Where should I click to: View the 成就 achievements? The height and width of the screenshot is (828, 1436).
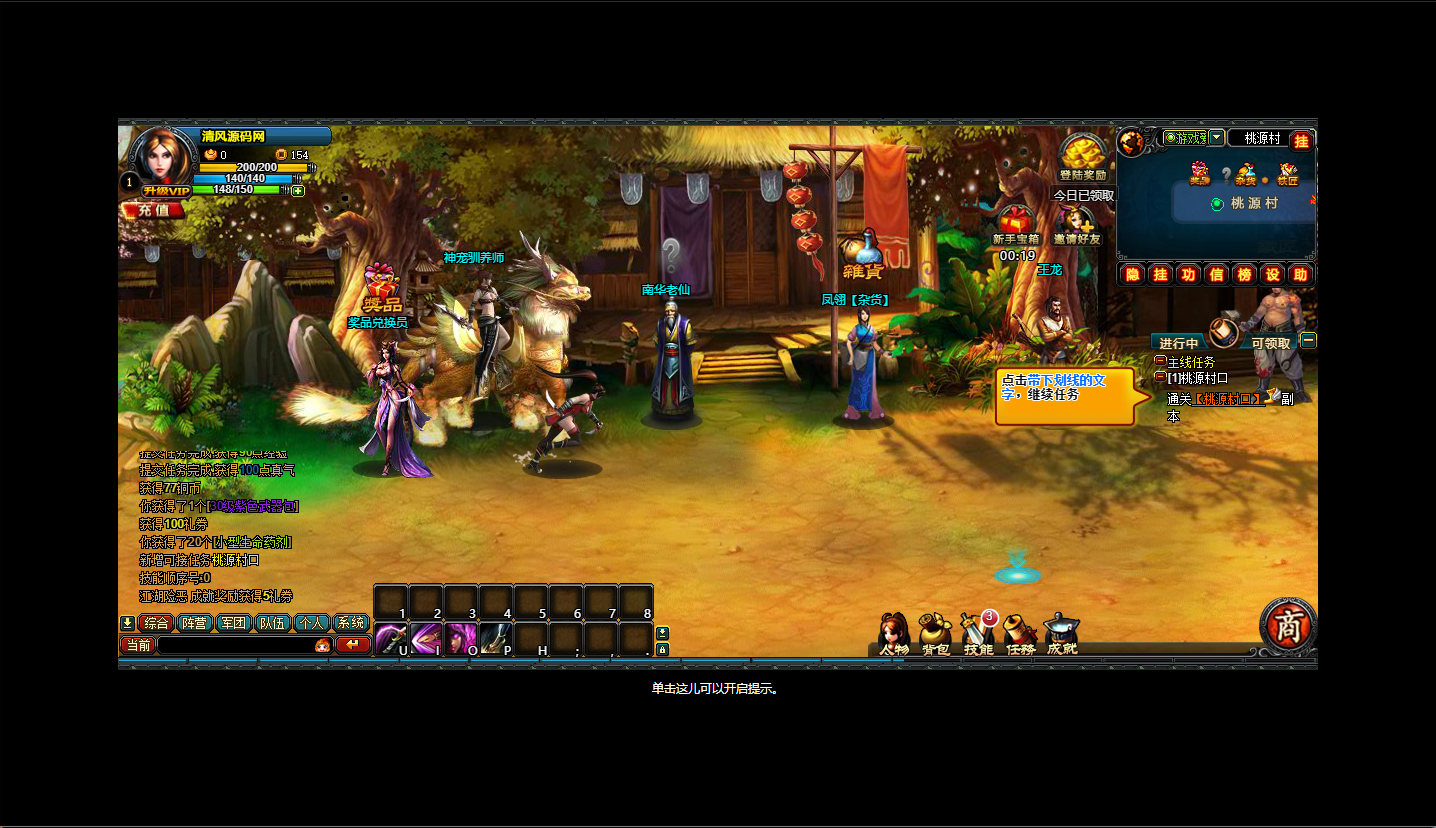coord(1062,634)
